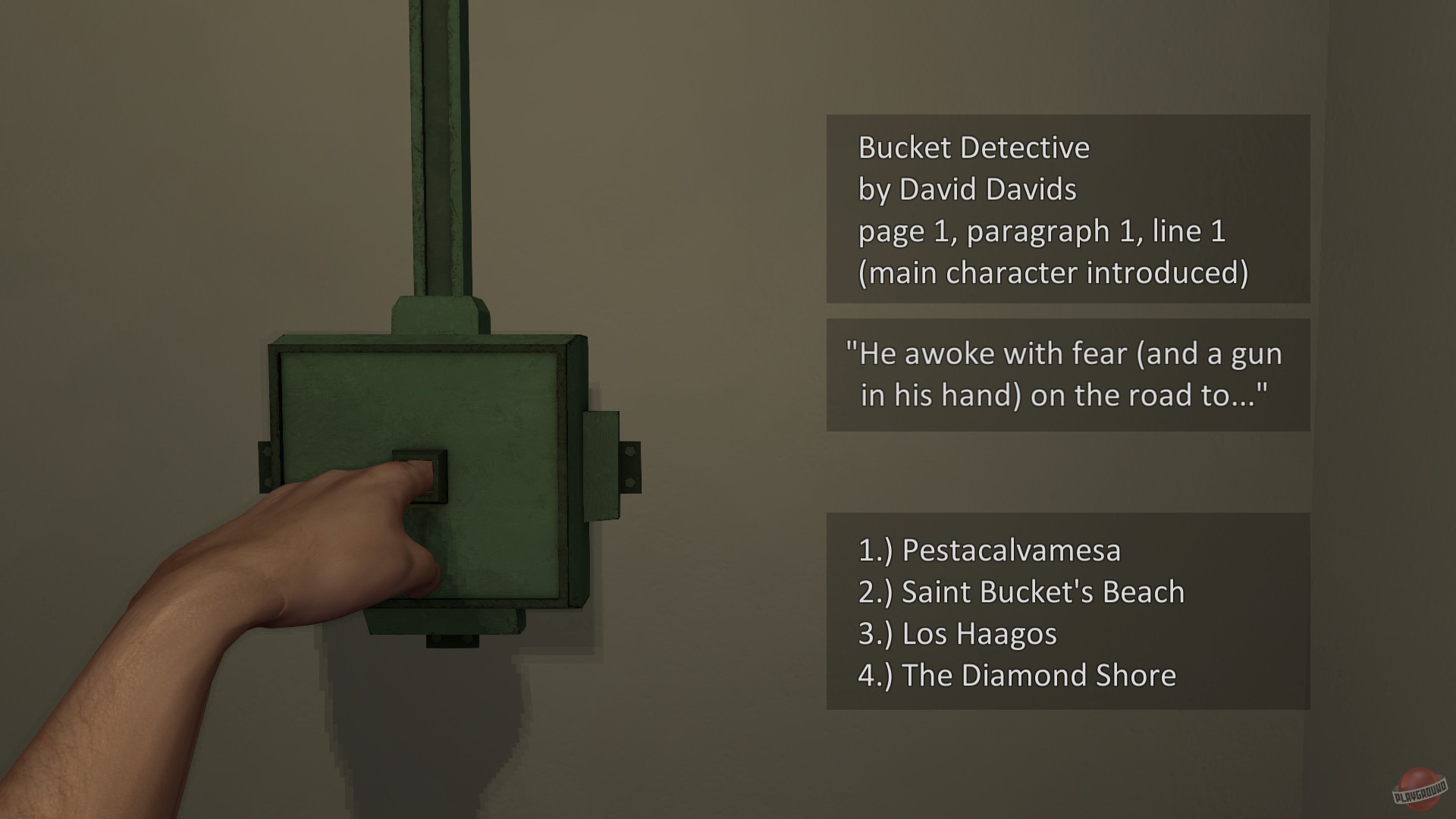
Task: Click the "by David Davids" author line
Action: 965,190
